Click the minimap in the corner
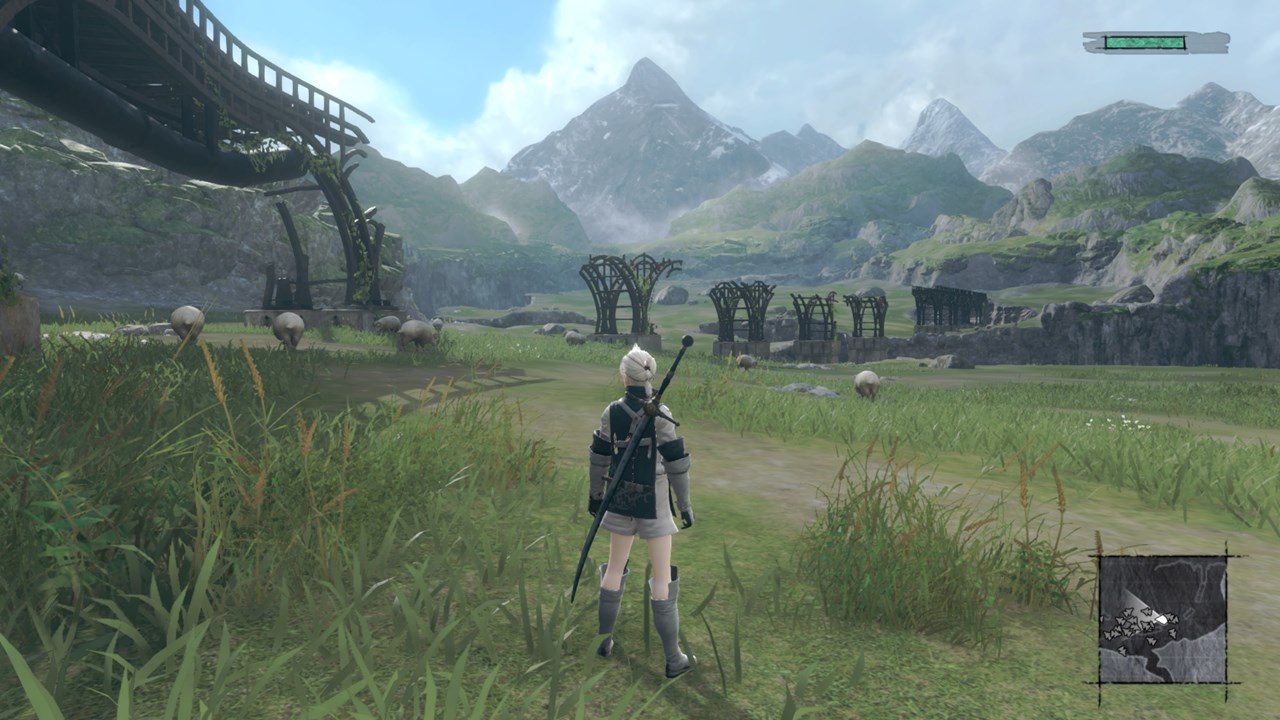The height and width of the screenshot is (720, 1280). pos(1162,619)
